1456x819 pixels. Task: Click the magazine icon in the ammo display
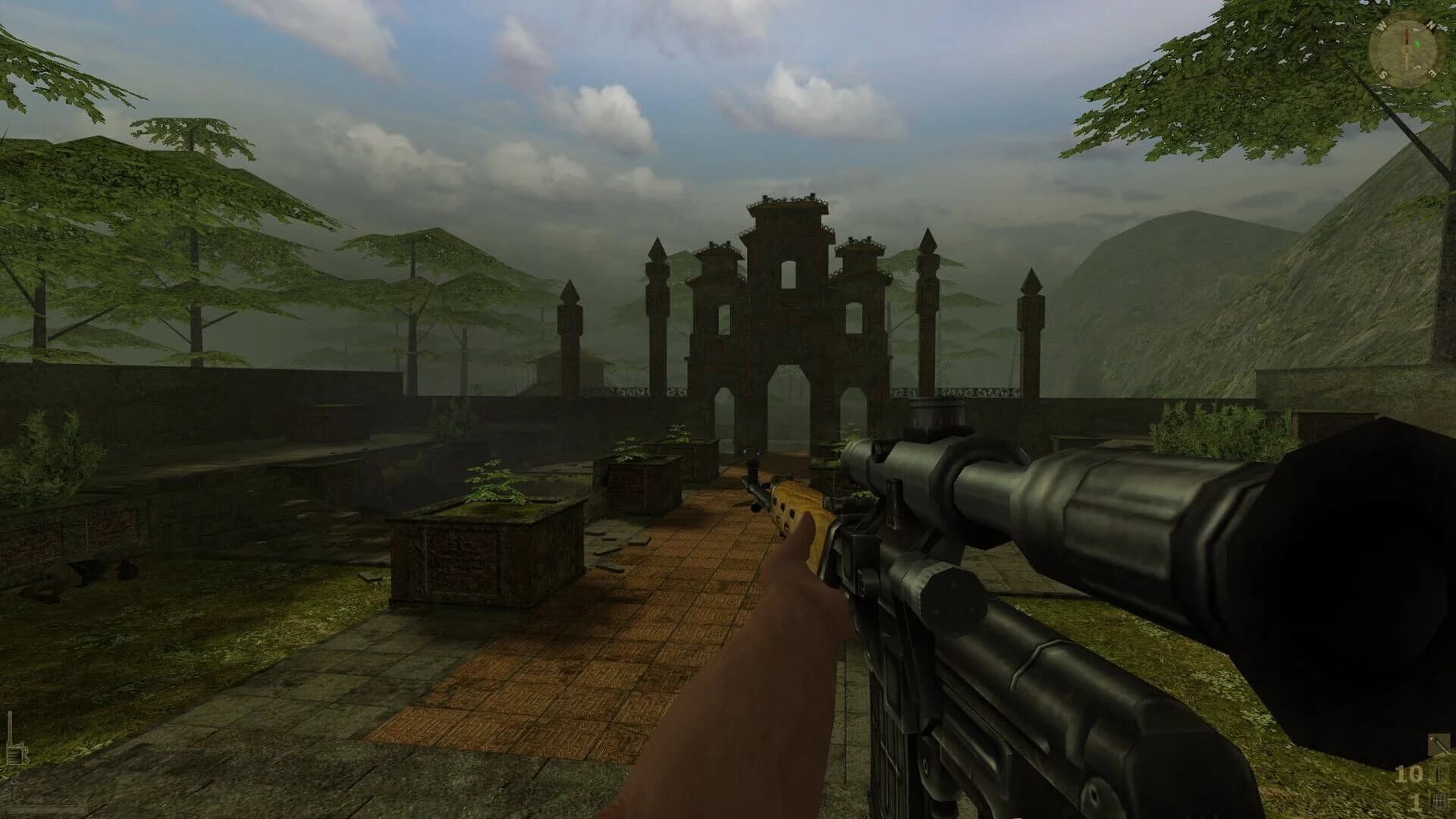click(1439, 800)
